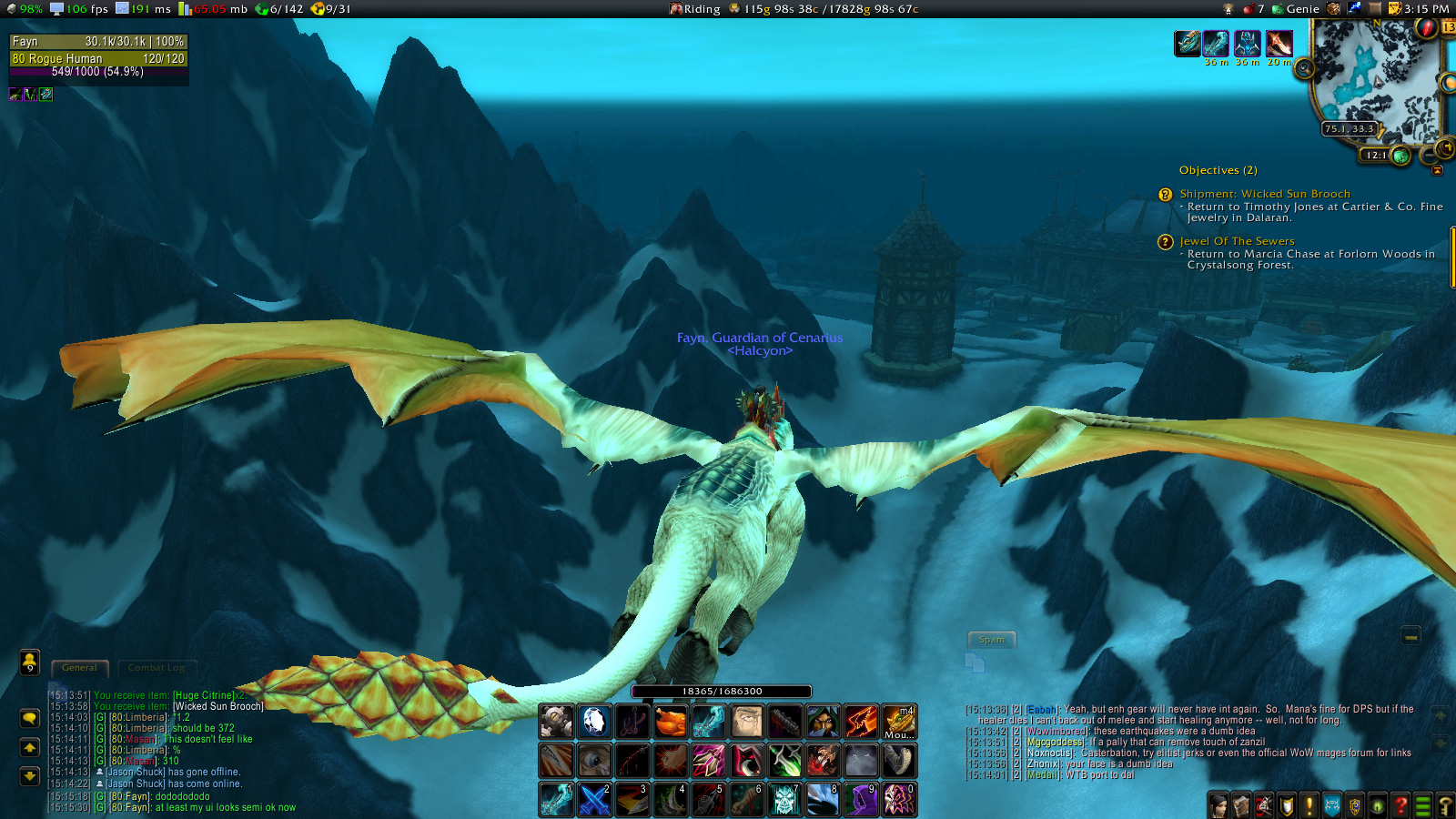The image size is (1456, 819).
Task: Open the spellbook micro button
Action: point(1241,805)
